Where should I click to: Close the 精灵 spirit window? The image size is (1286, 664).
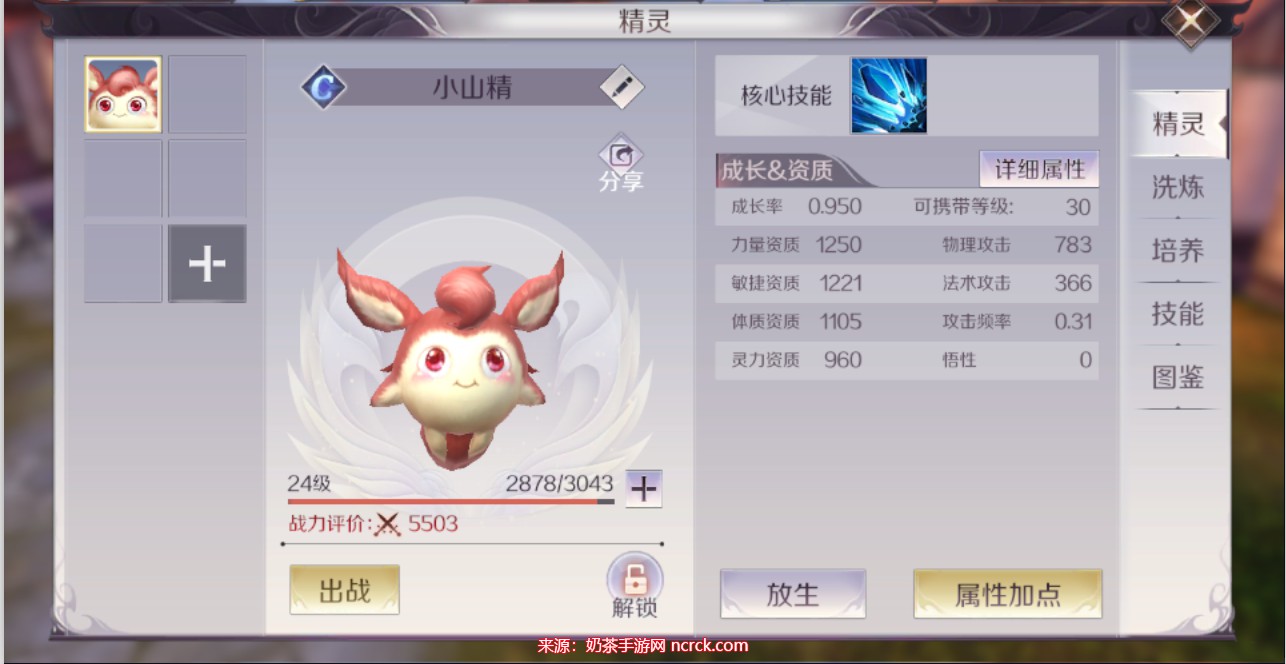click(x=1190, y=22)
